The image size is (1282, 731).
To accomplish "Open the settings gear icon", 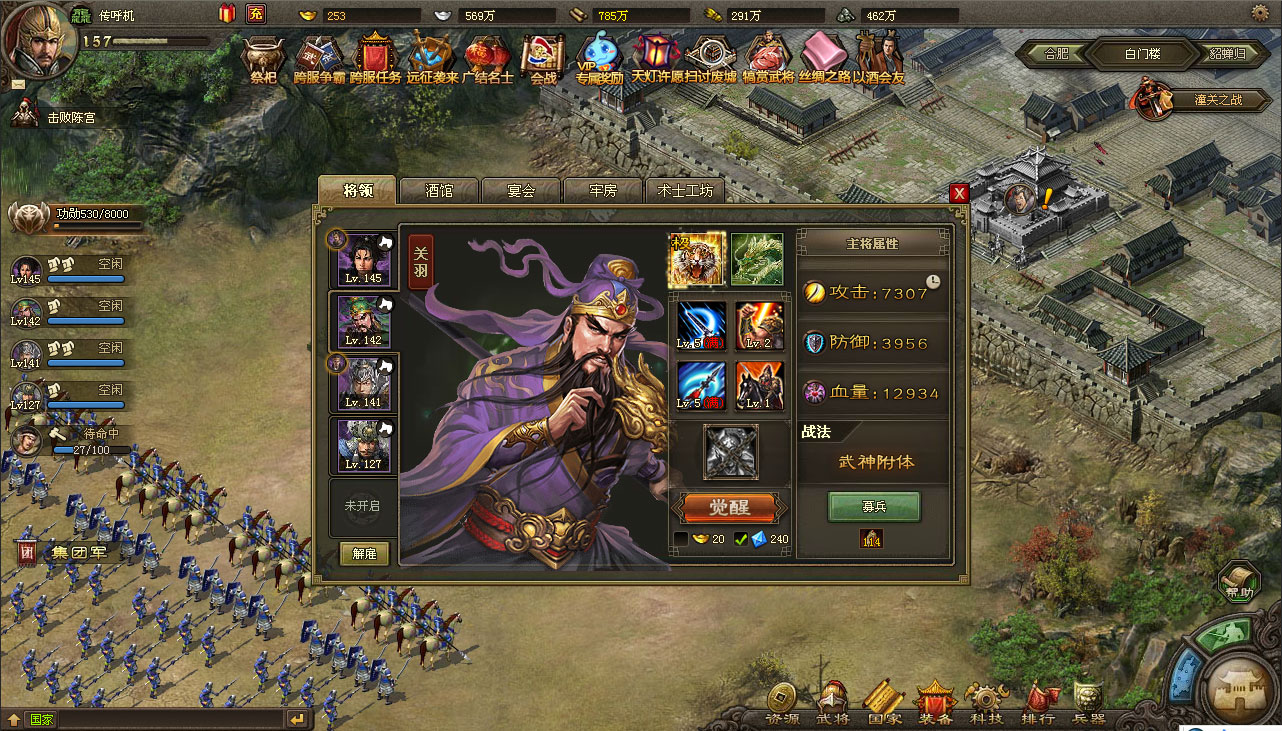I will click(1259, 13).
